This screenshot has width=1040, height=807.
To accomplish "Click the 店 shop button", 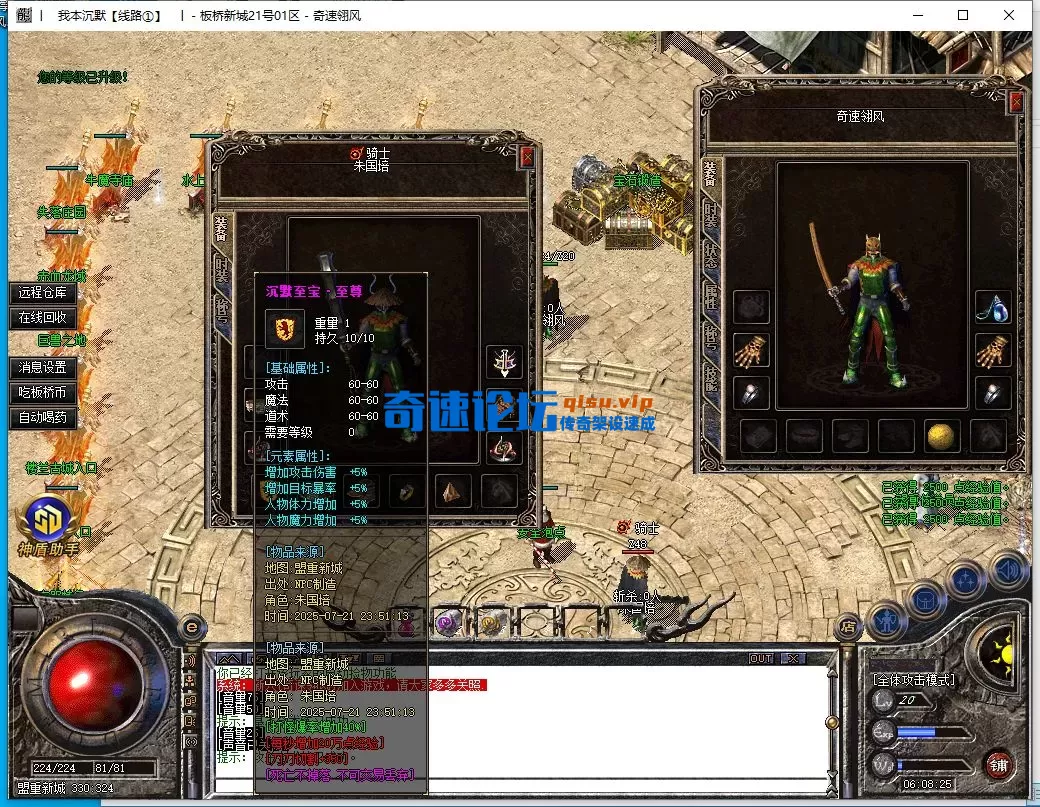I will (x=847, y=626).
